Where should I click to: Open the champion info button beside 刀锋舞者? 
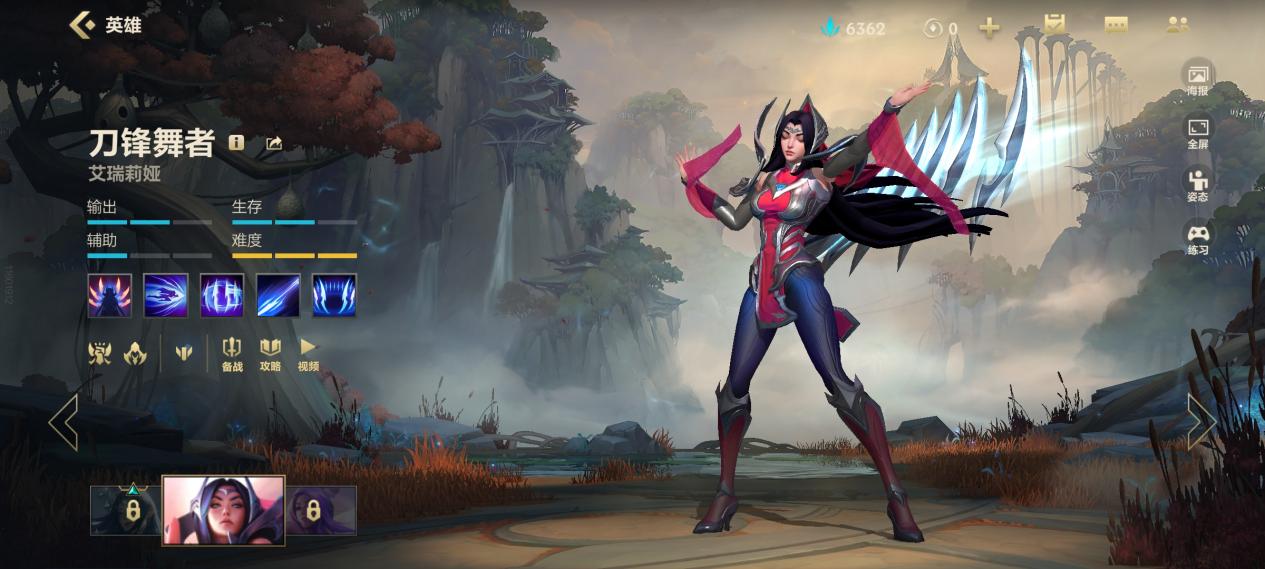[x=236, y=143]
